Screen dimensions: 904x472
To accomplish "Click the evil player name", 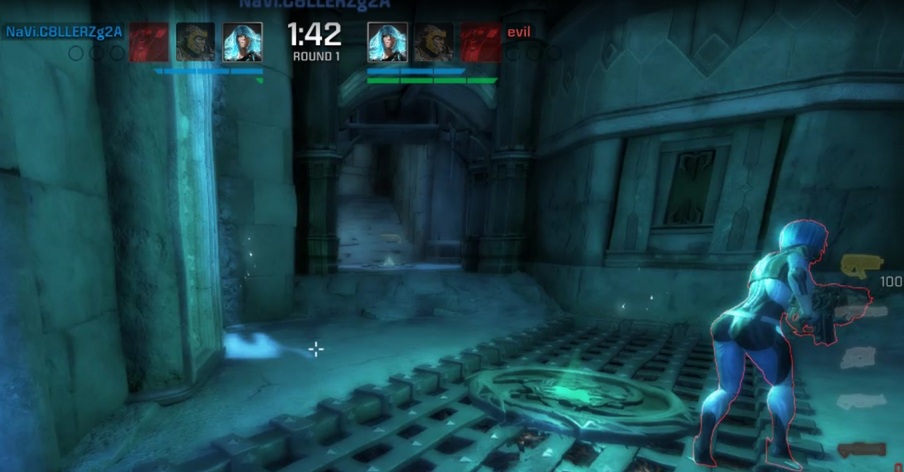I will (518, 32).
